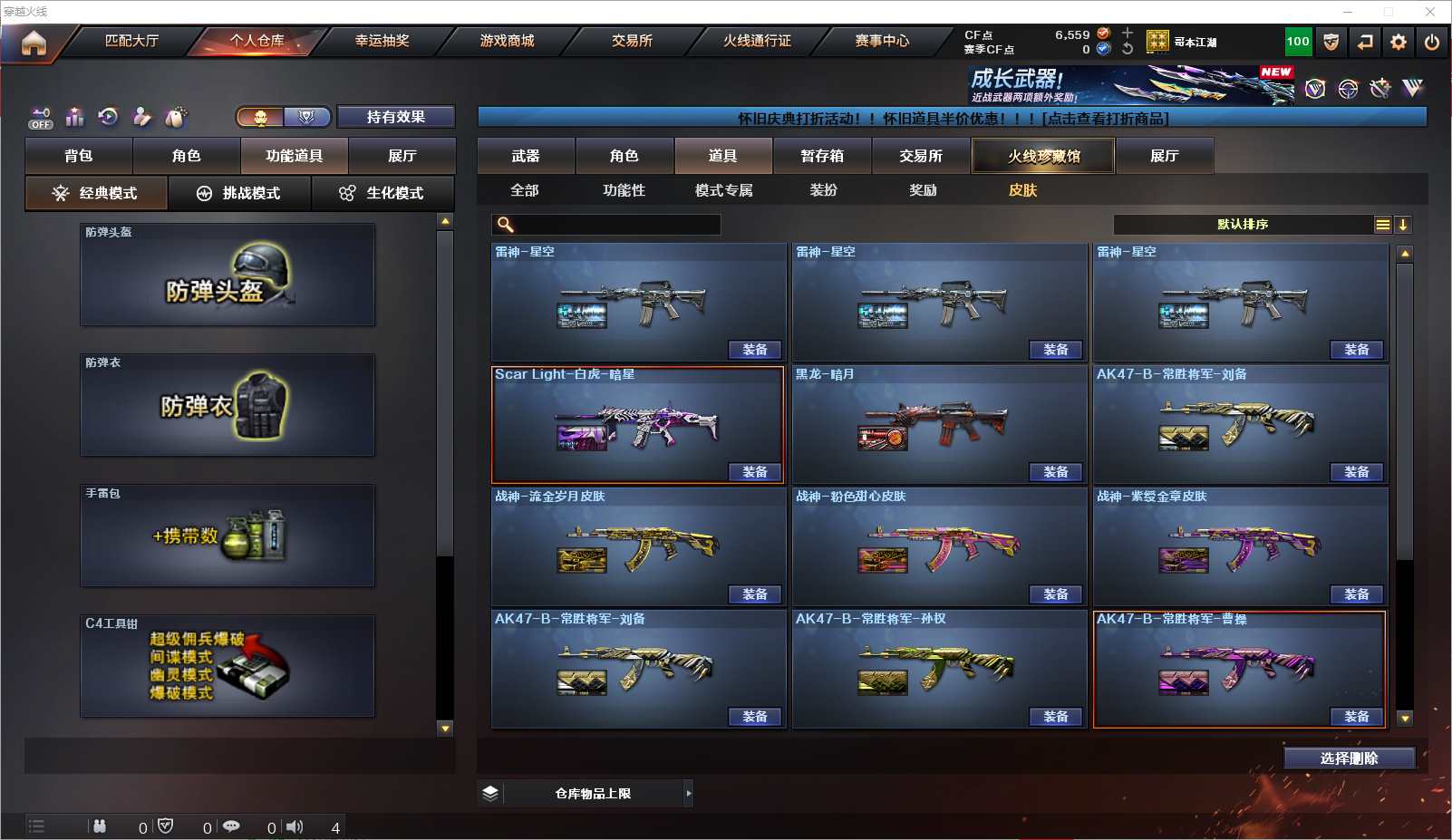Switch to the 交易所 top menu
1452x840 pixels.
click(x=632, y=41)
